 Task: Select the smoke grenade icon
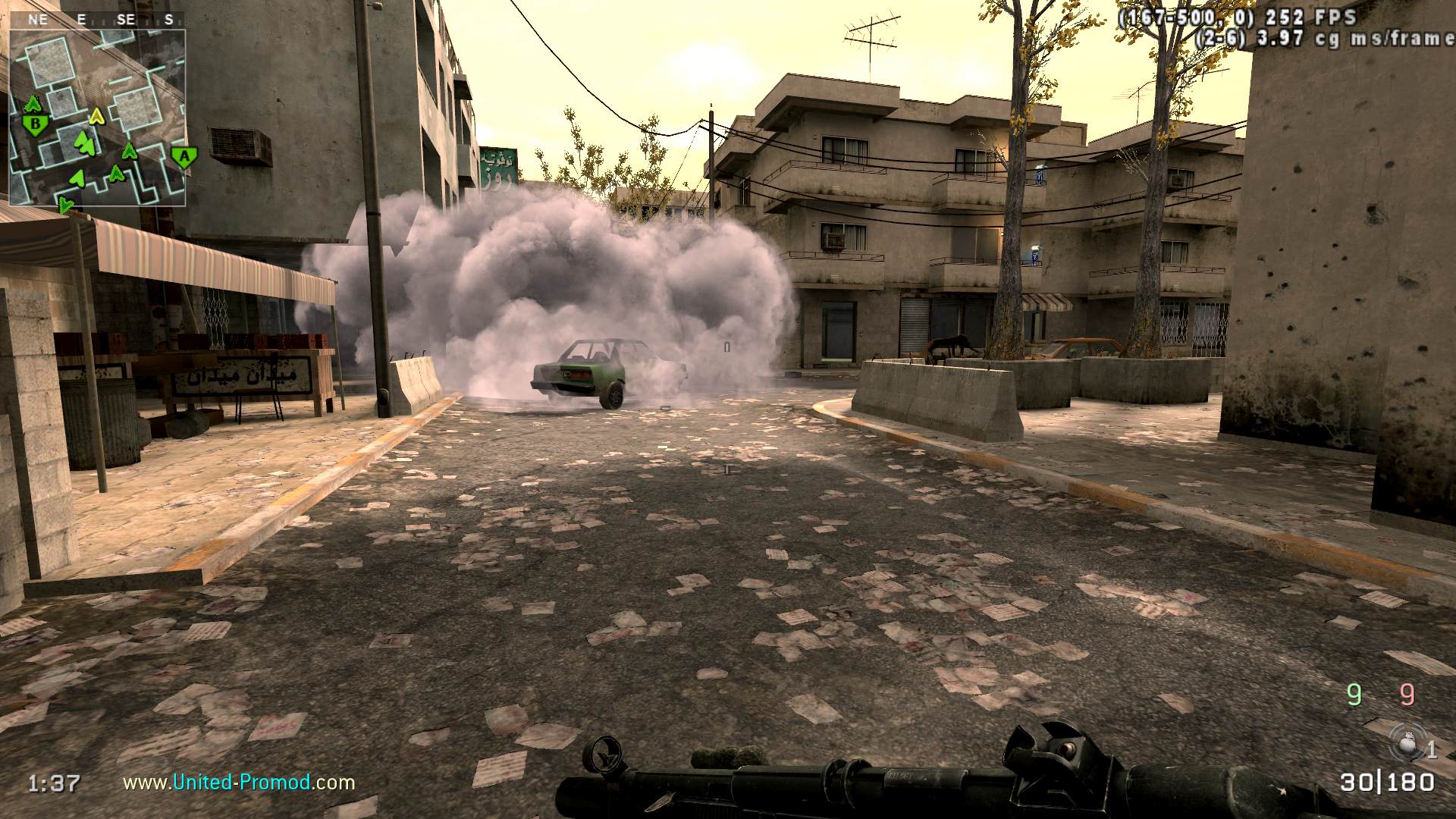point(1409,743)
